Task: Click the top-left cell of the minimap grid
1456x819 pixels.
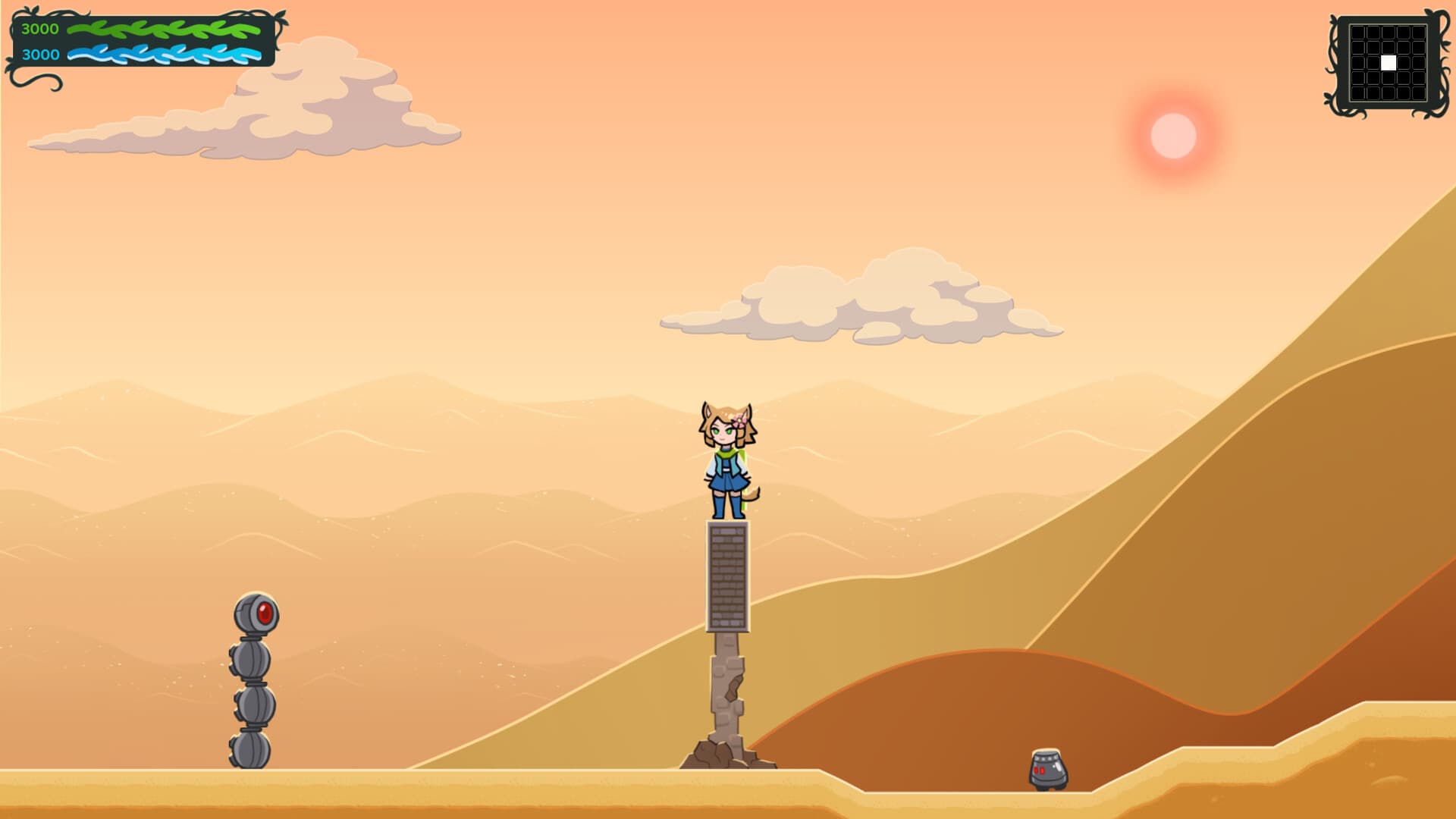Action: (x=1358, y=32)
